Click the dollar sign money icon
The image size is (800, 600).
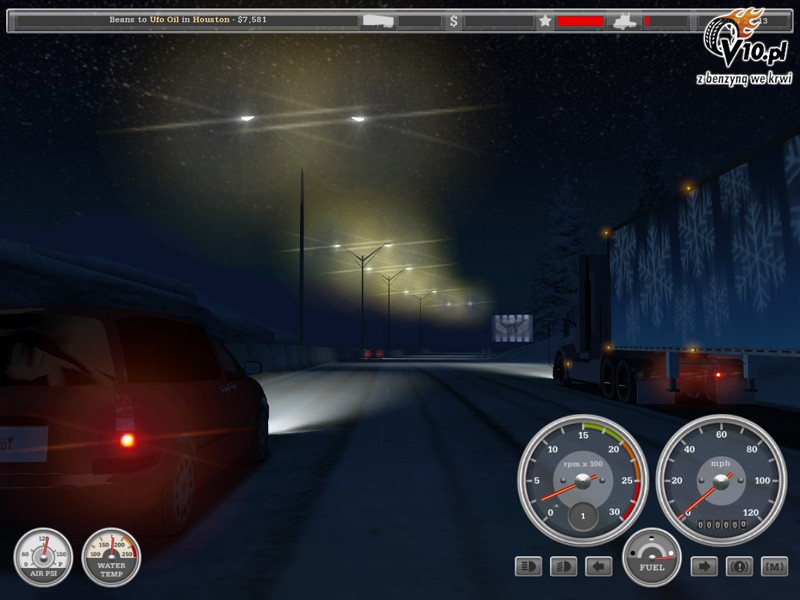(454, 21)
